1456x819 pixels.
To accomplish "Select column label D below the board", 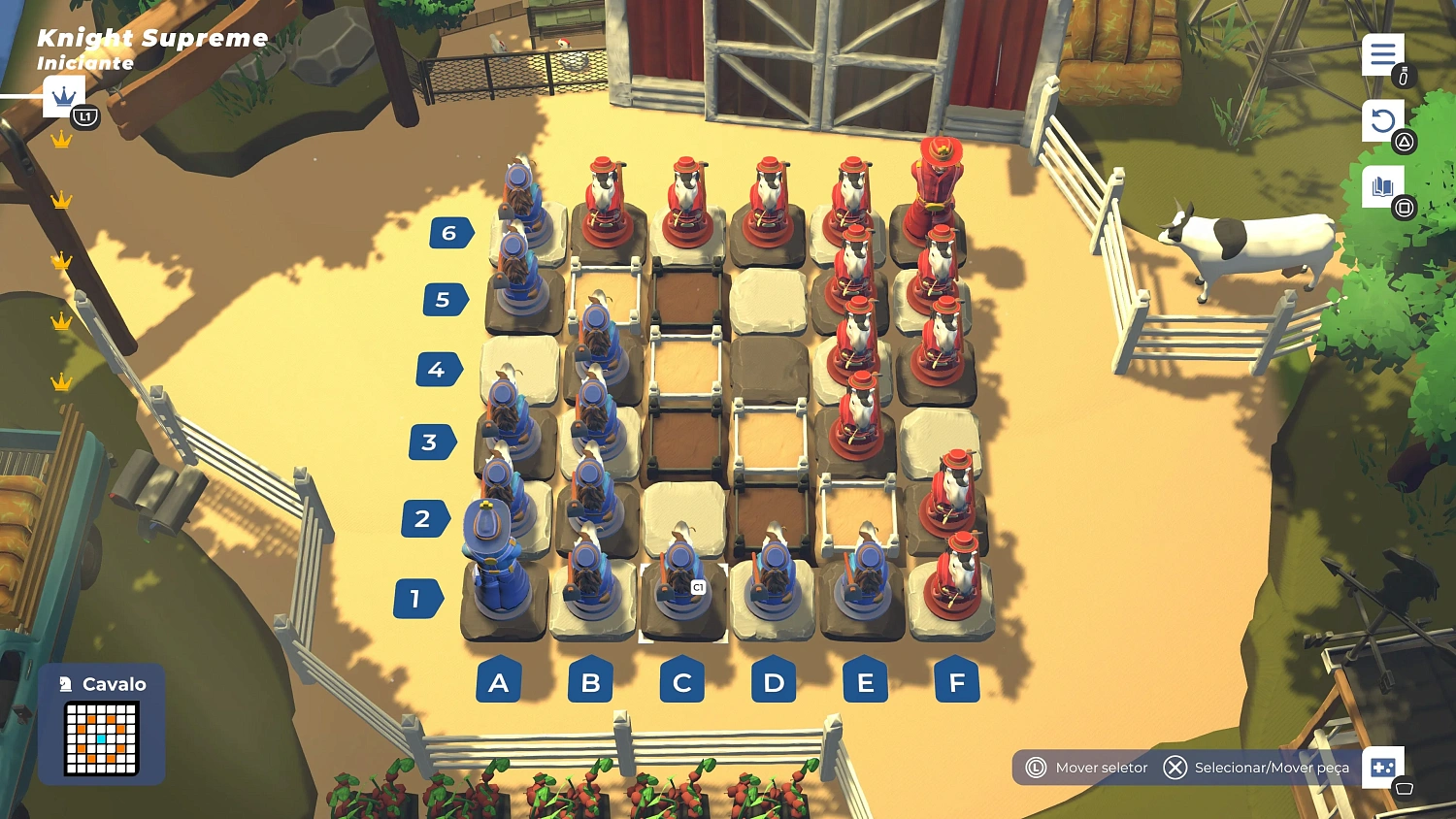I will coord(773,682).
